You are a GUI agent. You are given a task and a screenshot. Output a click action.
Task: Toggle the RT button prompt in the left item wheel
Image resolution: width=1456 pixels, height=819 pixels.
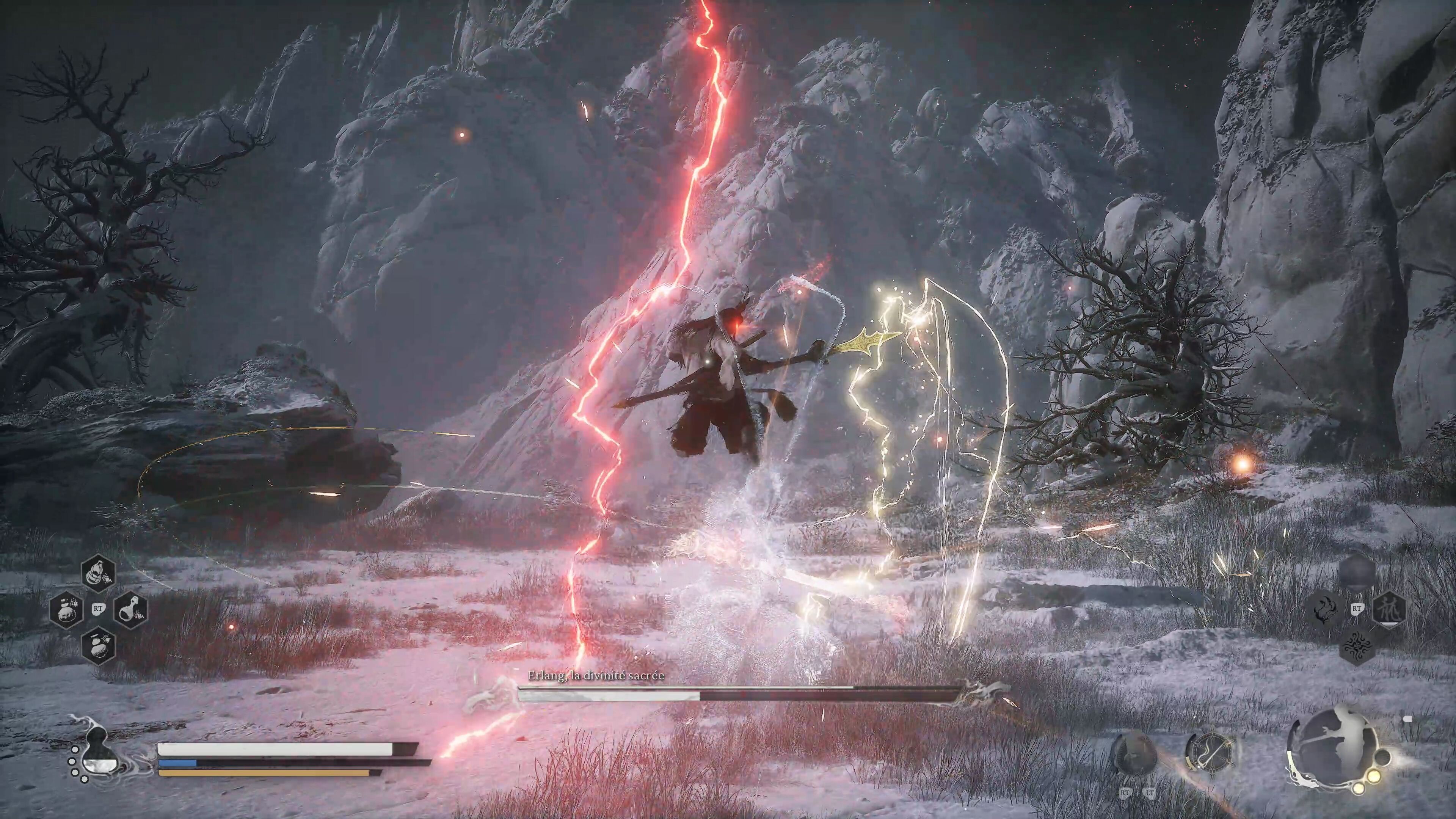[x=98, y=608]
